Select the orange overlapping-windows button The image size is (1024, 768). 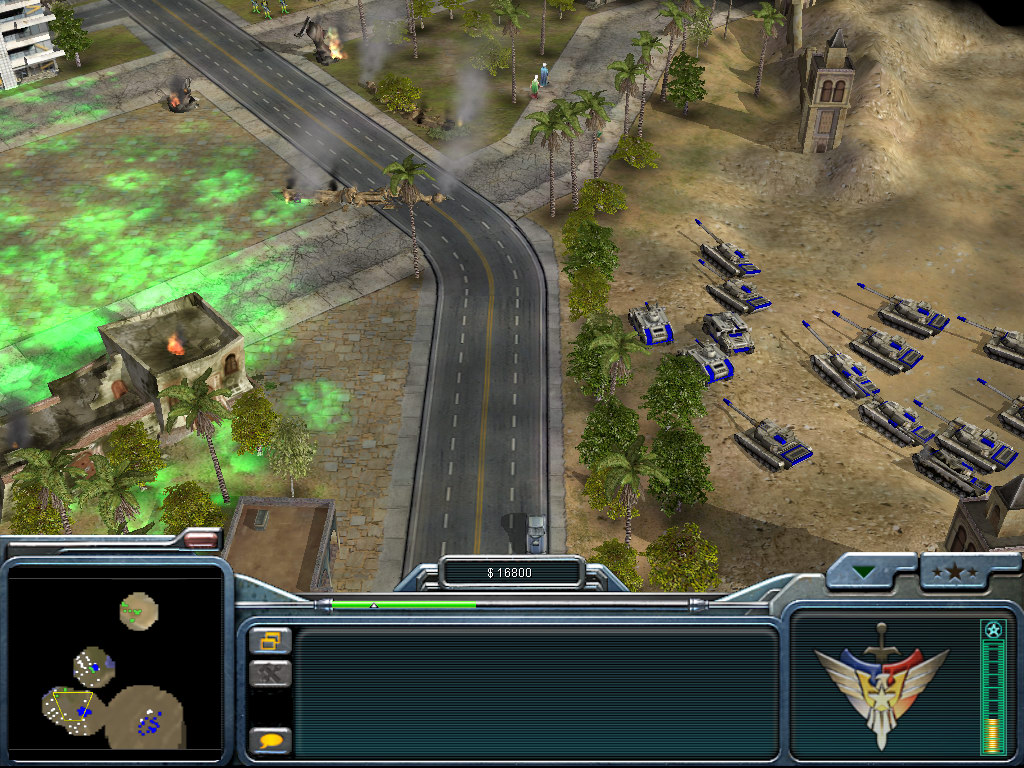pyautogui.click(x=270, y=640)
